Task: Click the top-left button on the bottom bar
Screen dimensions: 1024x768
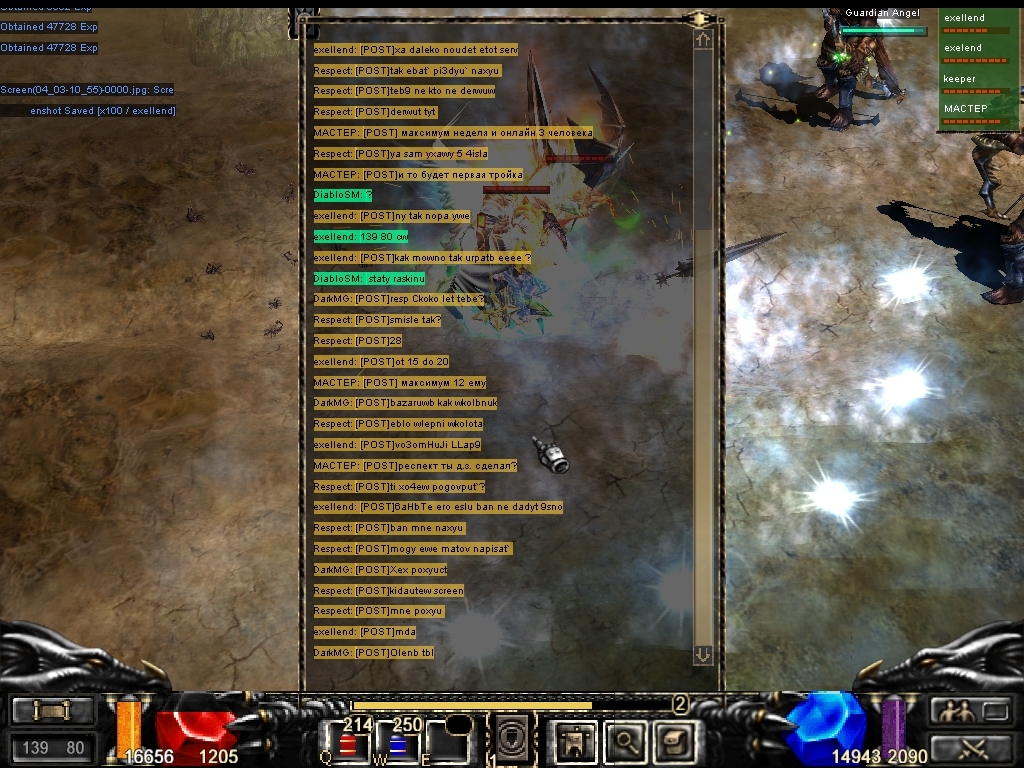Action: click(52, 711)
